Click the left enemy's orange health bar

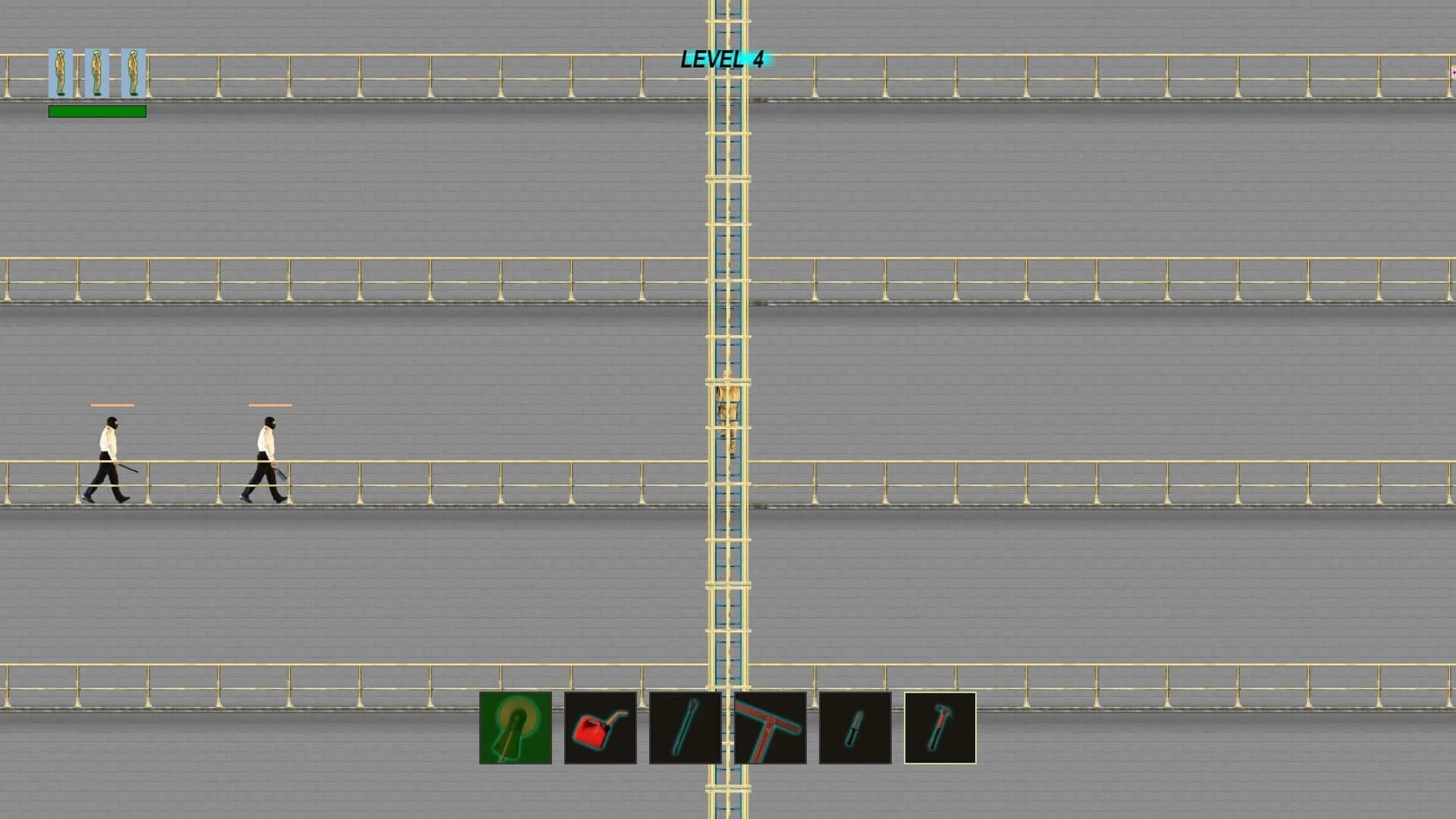coord(113,406)
